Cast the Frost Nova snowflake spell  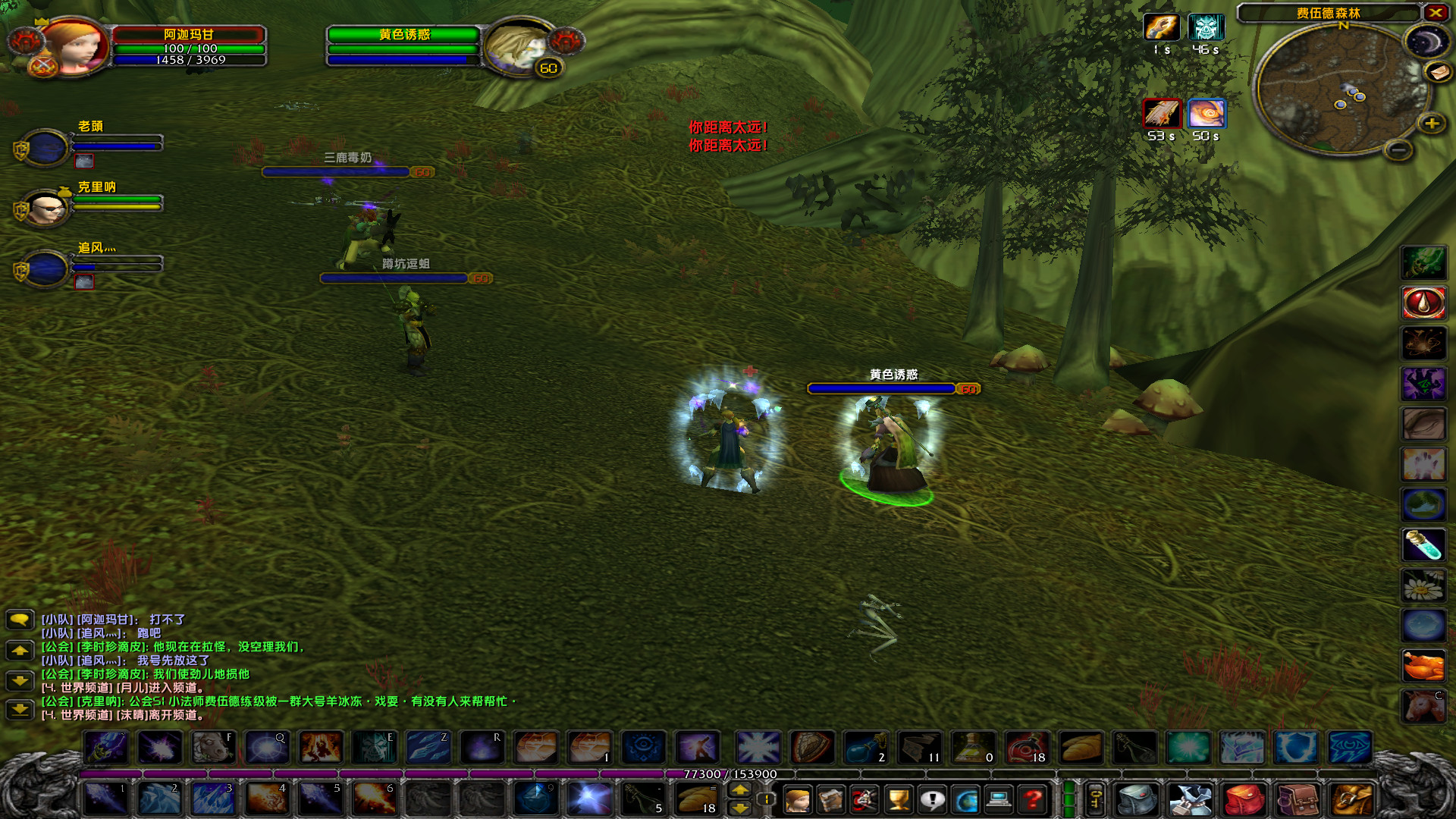[x=758, y=747]
